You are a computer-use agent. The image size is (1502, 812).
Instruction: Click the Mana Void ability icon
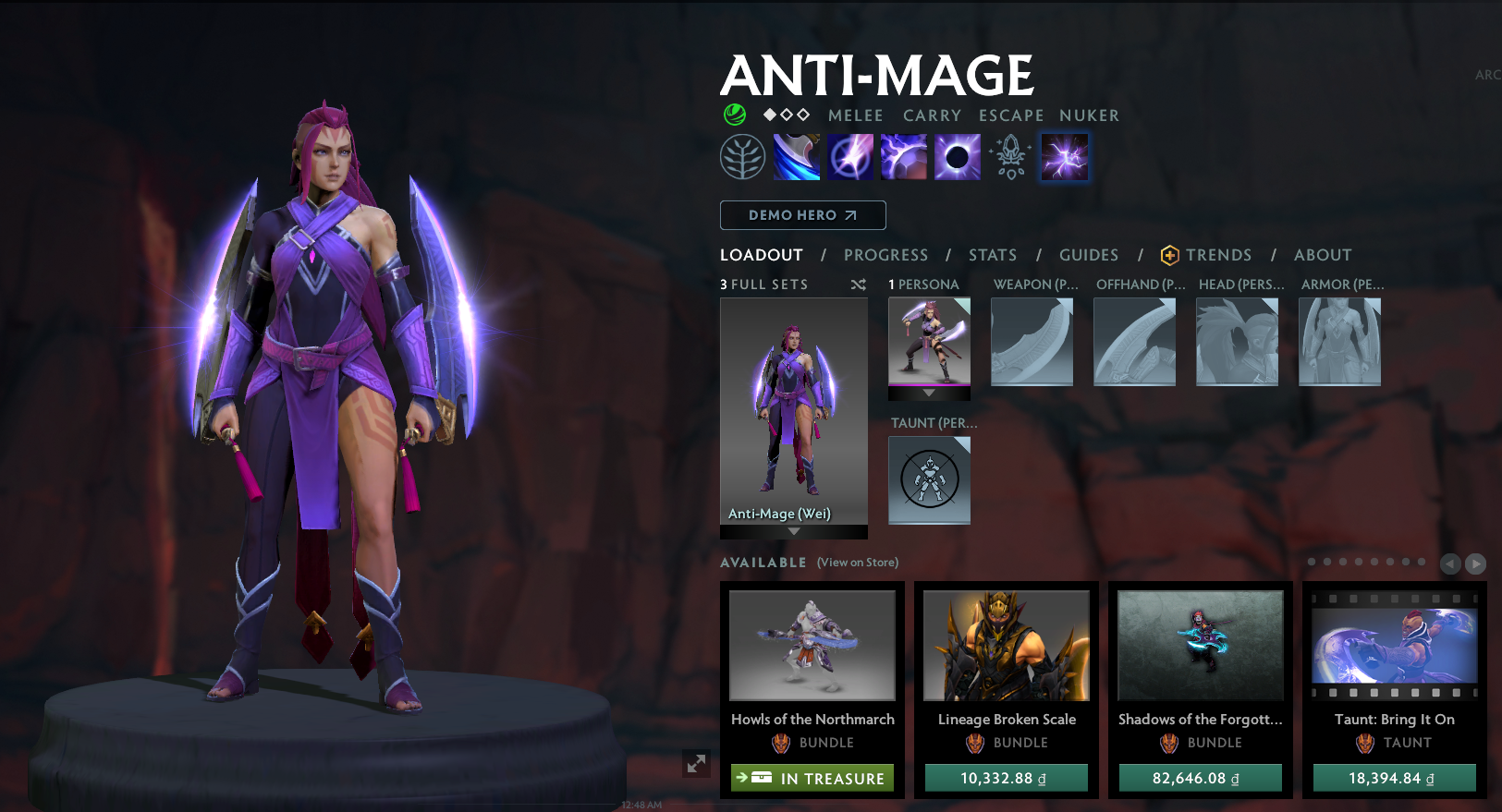point(957,156)
